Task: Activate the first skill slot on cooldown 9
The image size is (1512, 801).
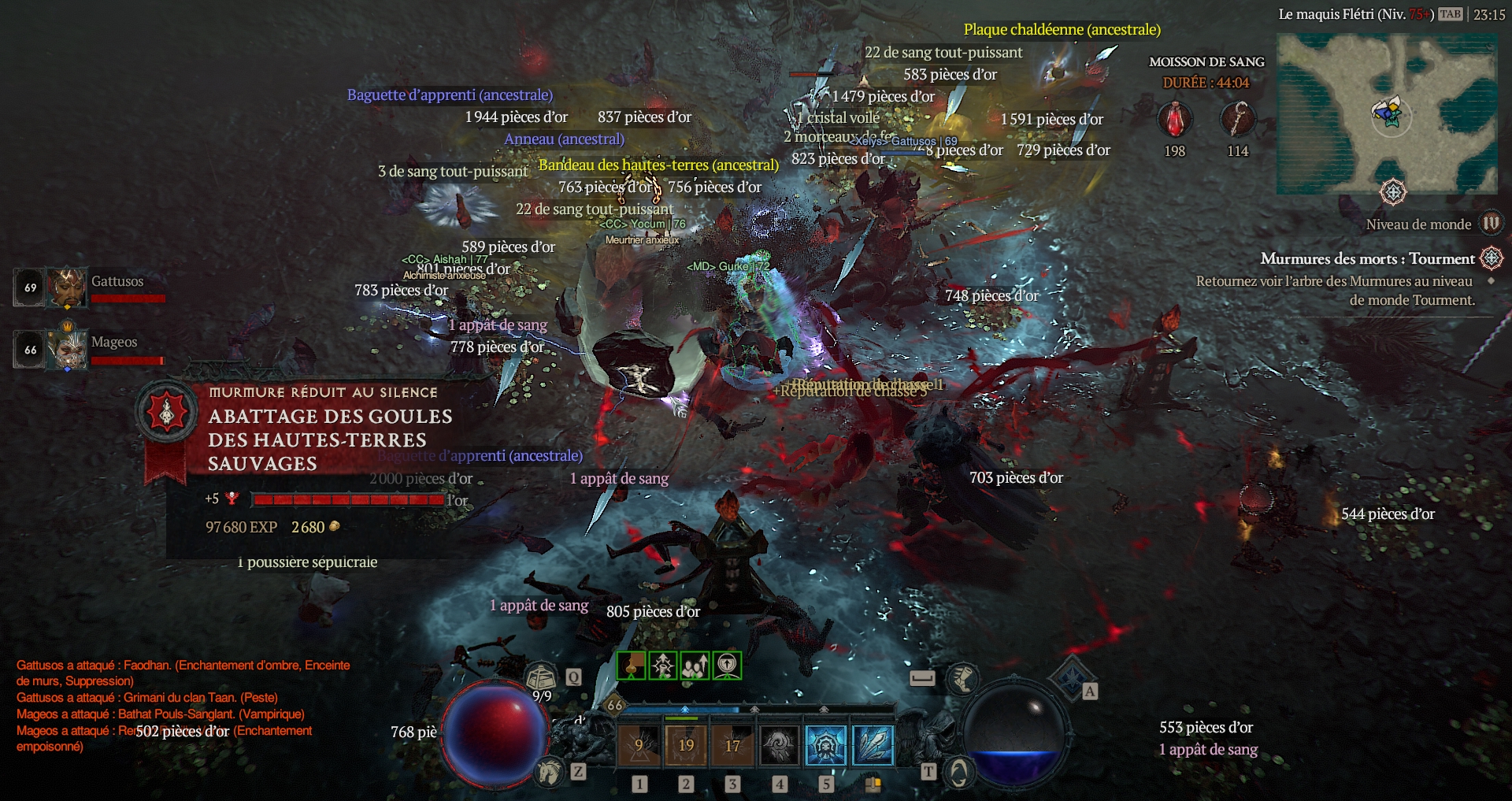Action: pos(639,745)
